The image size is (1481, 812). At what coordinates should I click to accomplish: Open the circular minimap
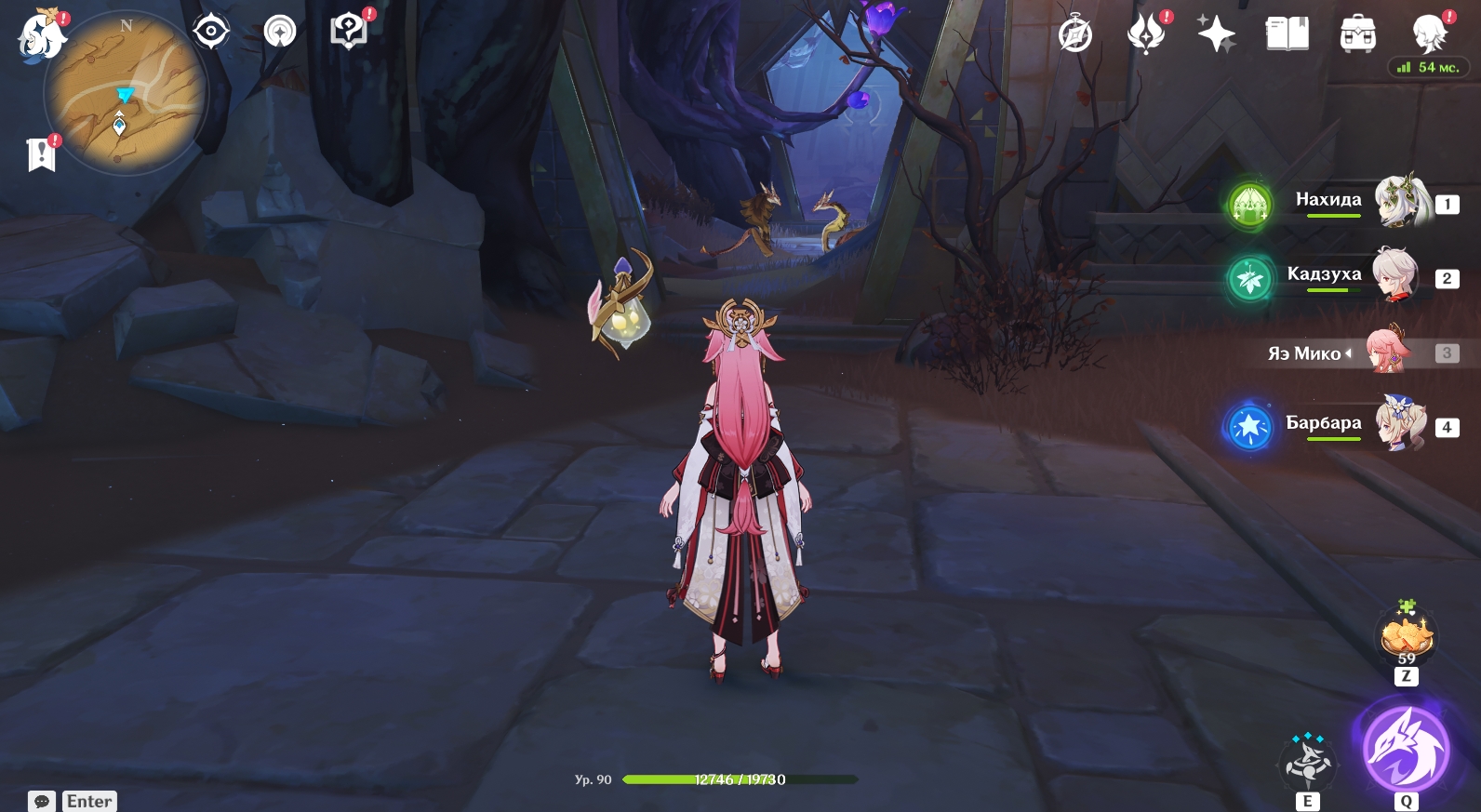(x=125, y=94)
